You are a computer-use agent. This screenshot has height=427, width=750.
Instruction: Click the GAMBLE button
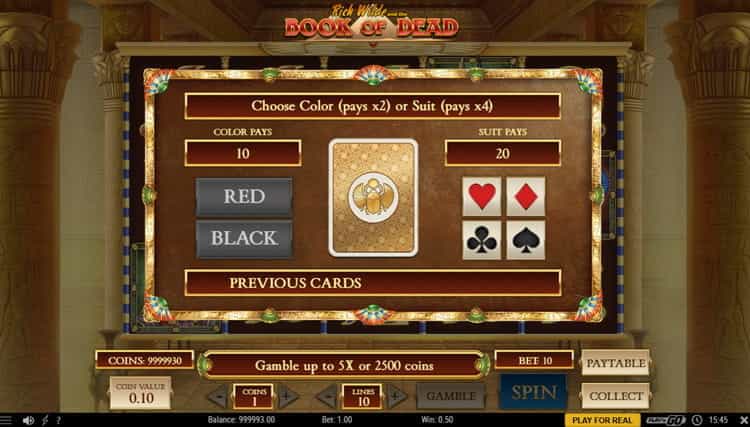point(450,396)
